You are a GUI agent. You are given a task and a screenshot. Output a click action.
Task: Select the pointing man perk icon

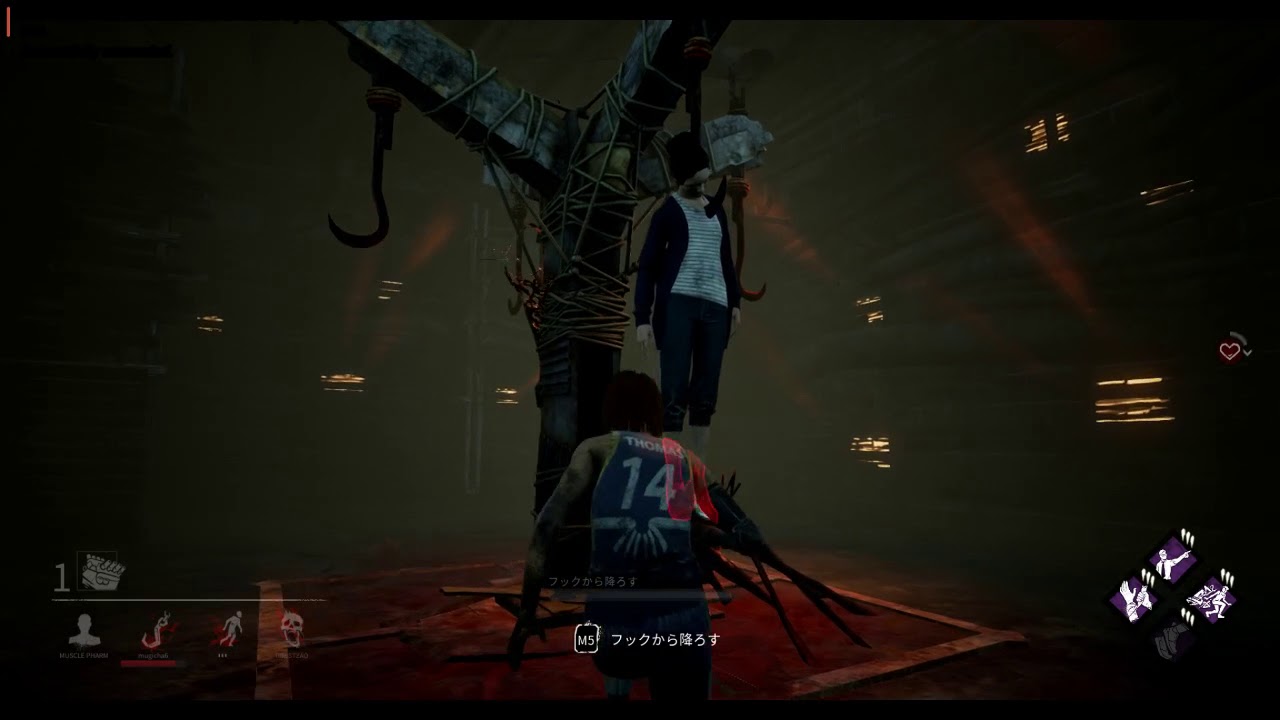(1172, 559)
